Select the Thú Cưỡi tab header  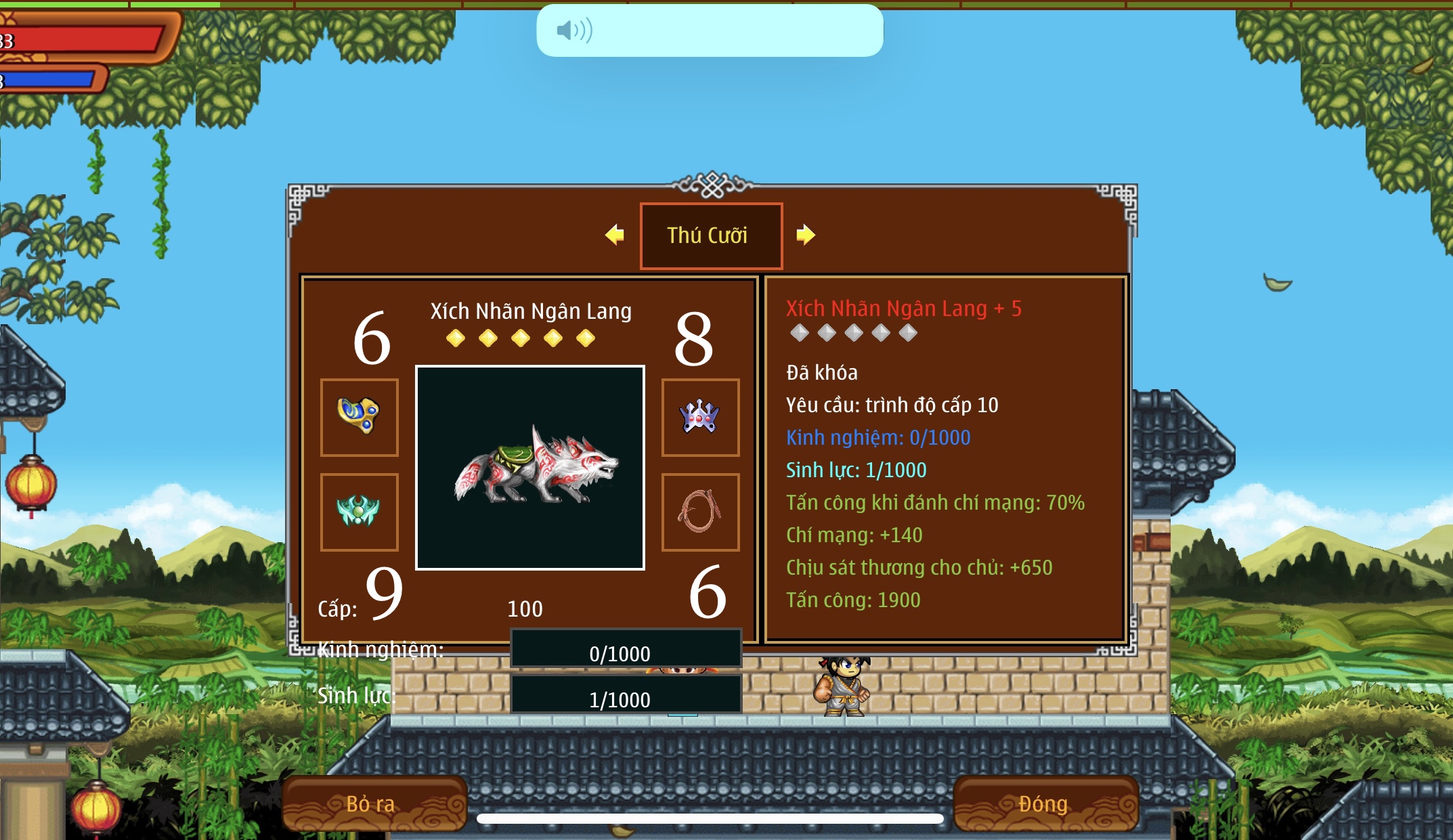click(x=711, y=236)
